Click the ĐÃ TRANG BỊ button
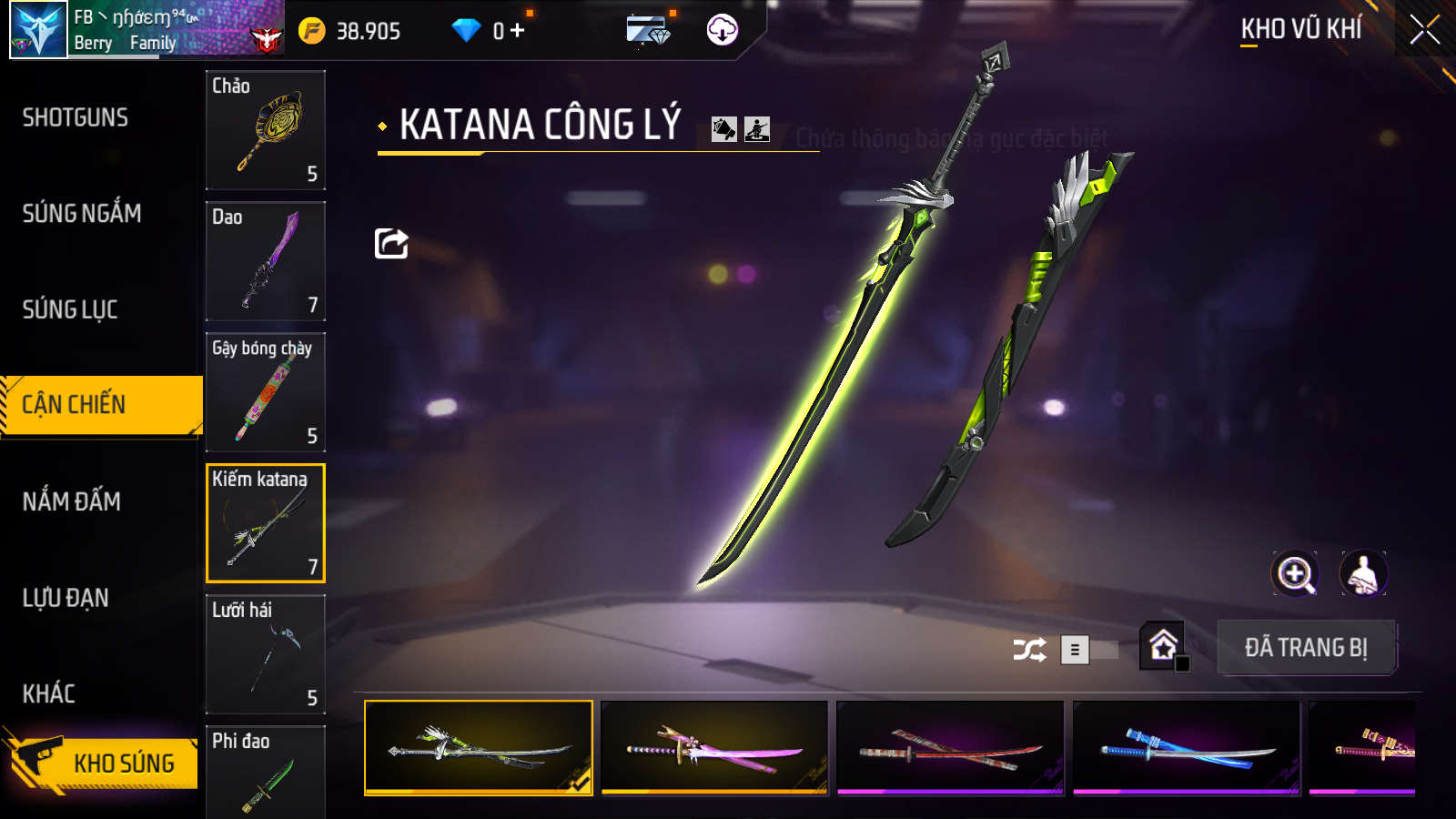 click(x=1306, y=648)
